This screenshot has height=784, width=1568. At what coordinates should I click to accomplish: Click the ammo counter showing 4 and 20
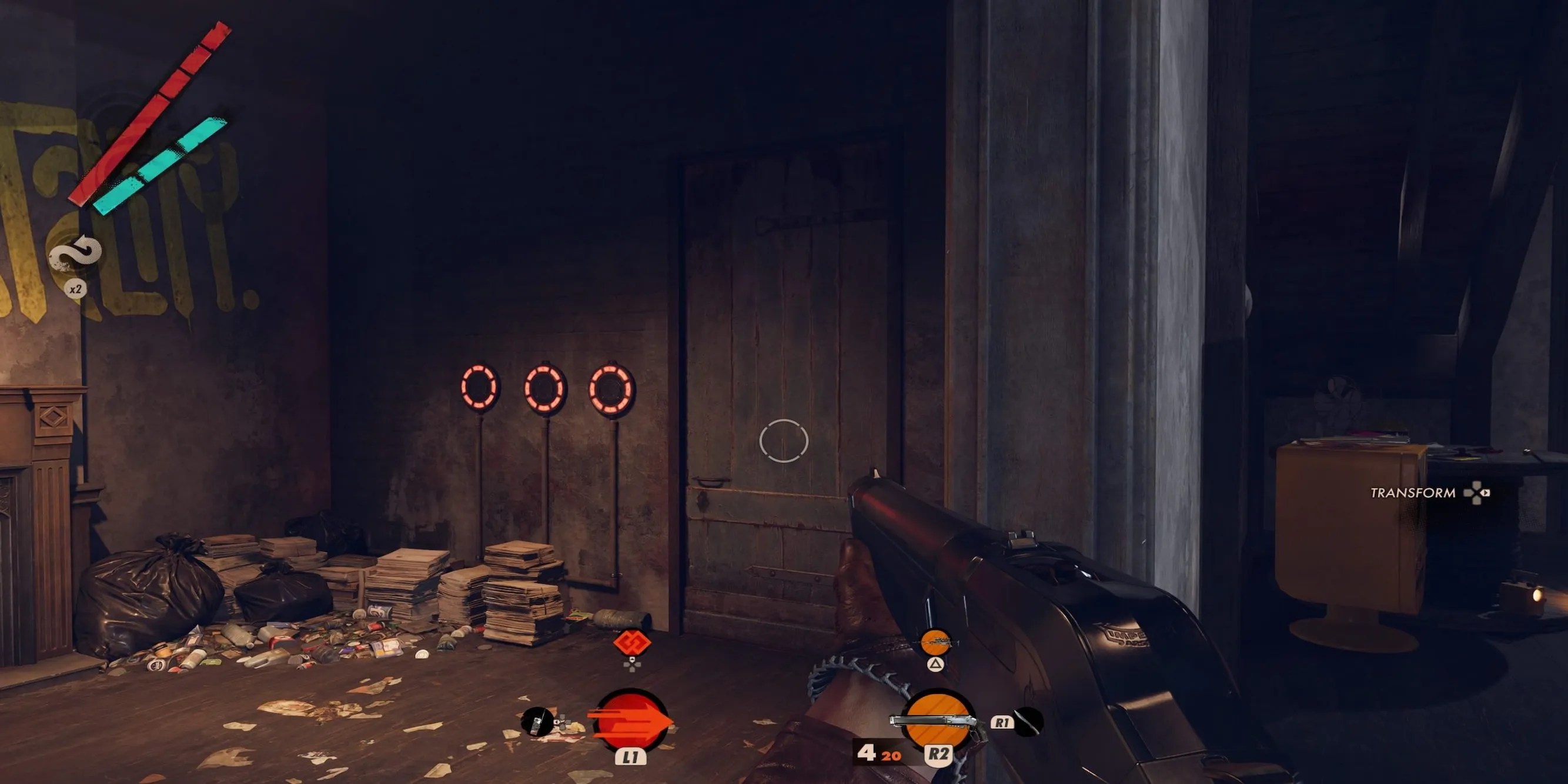(x=880, y=755)
